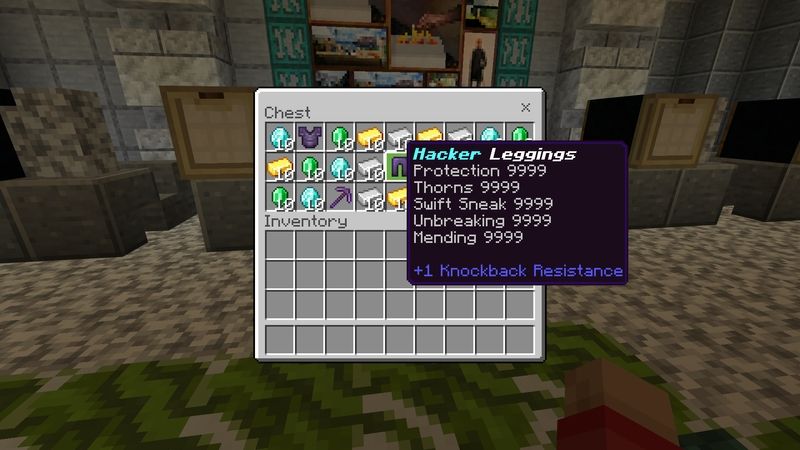This screenshot has height=450, width=800.
Task: Pick up the diamond stack left of the chestplate
Action: point(279,137)
